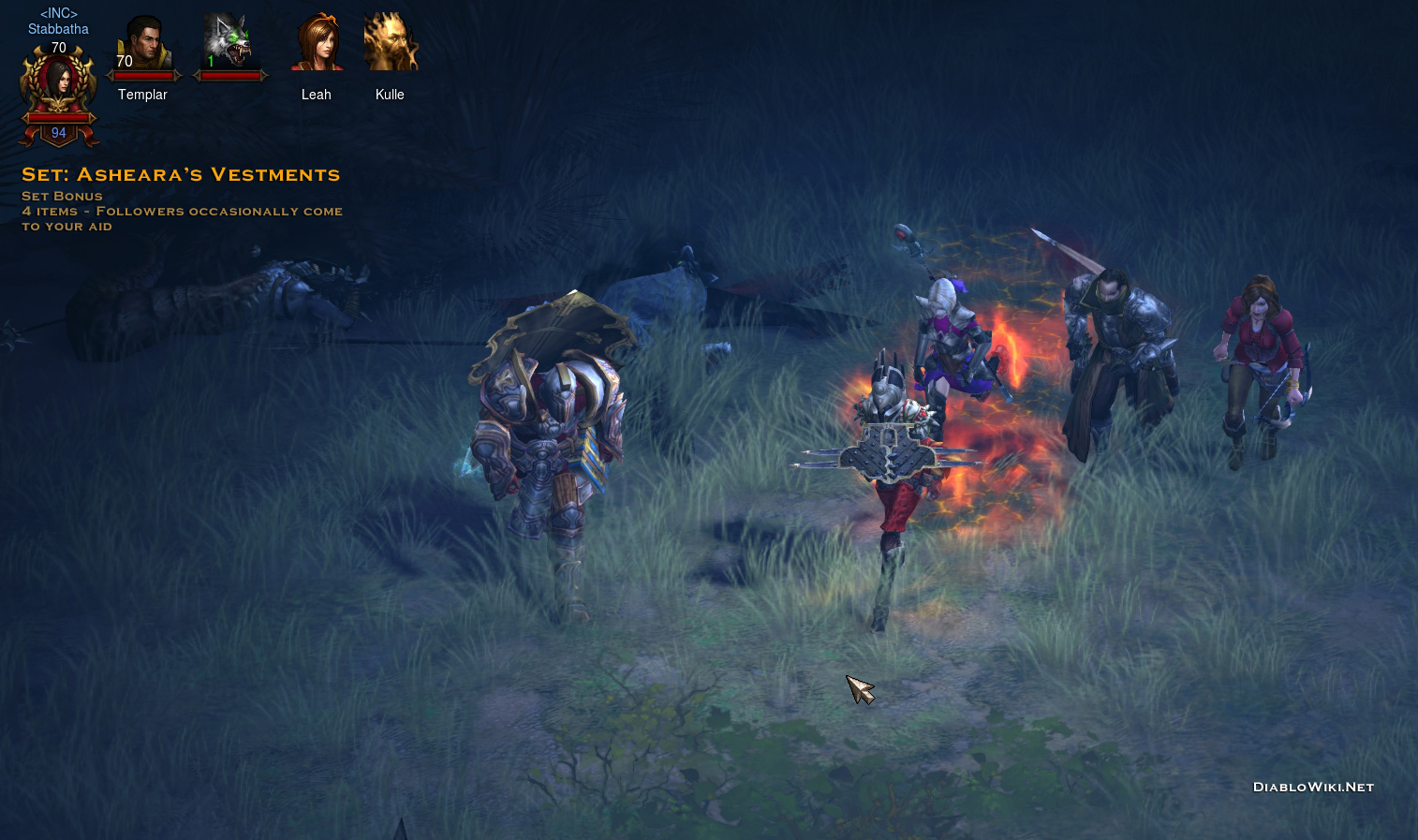Click the Templar follower portrait
This screenshot has width=1418, height=840.
143,44
